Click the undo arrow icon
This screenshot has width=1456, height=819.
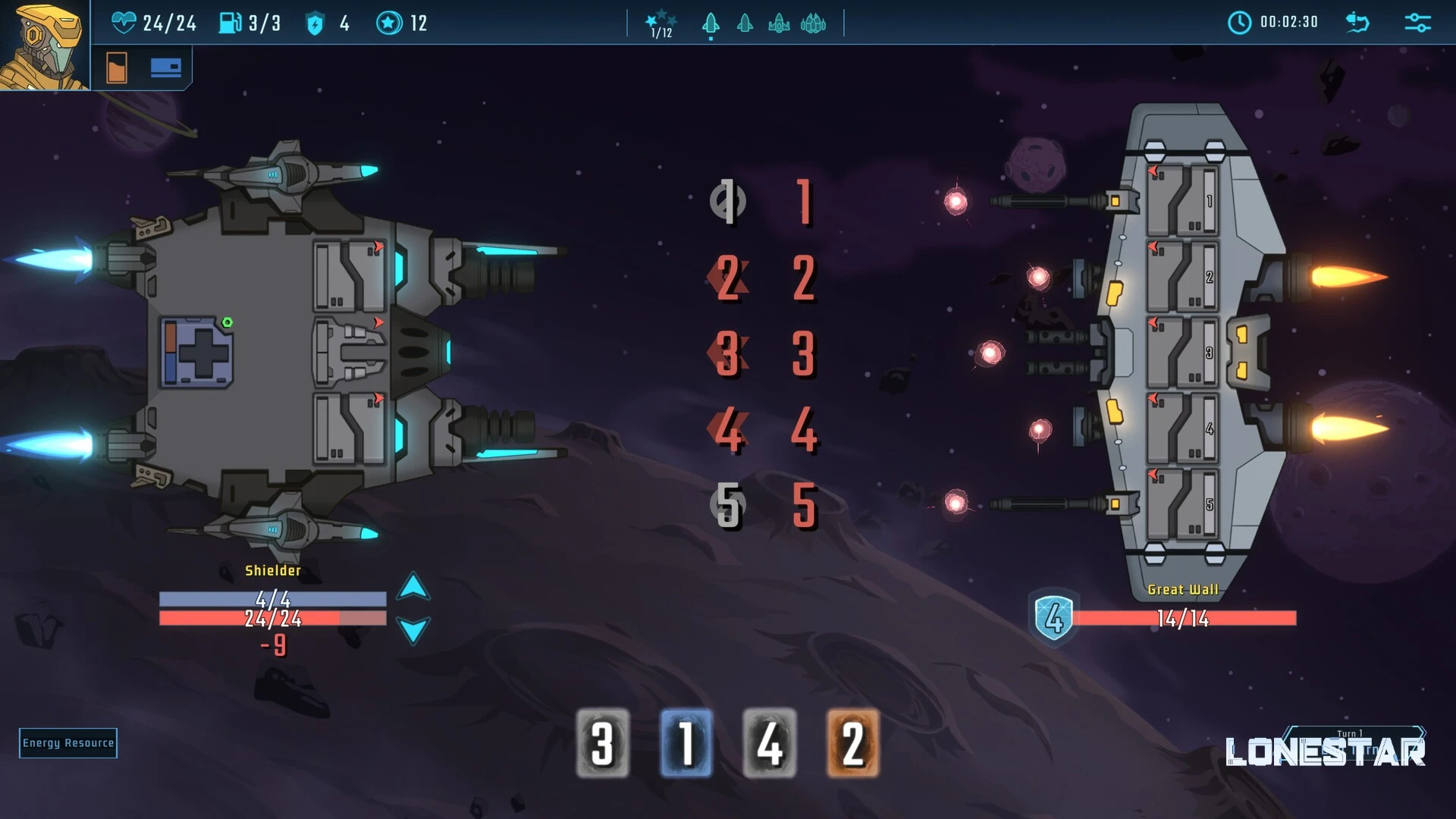click(x=1357, y=23)
